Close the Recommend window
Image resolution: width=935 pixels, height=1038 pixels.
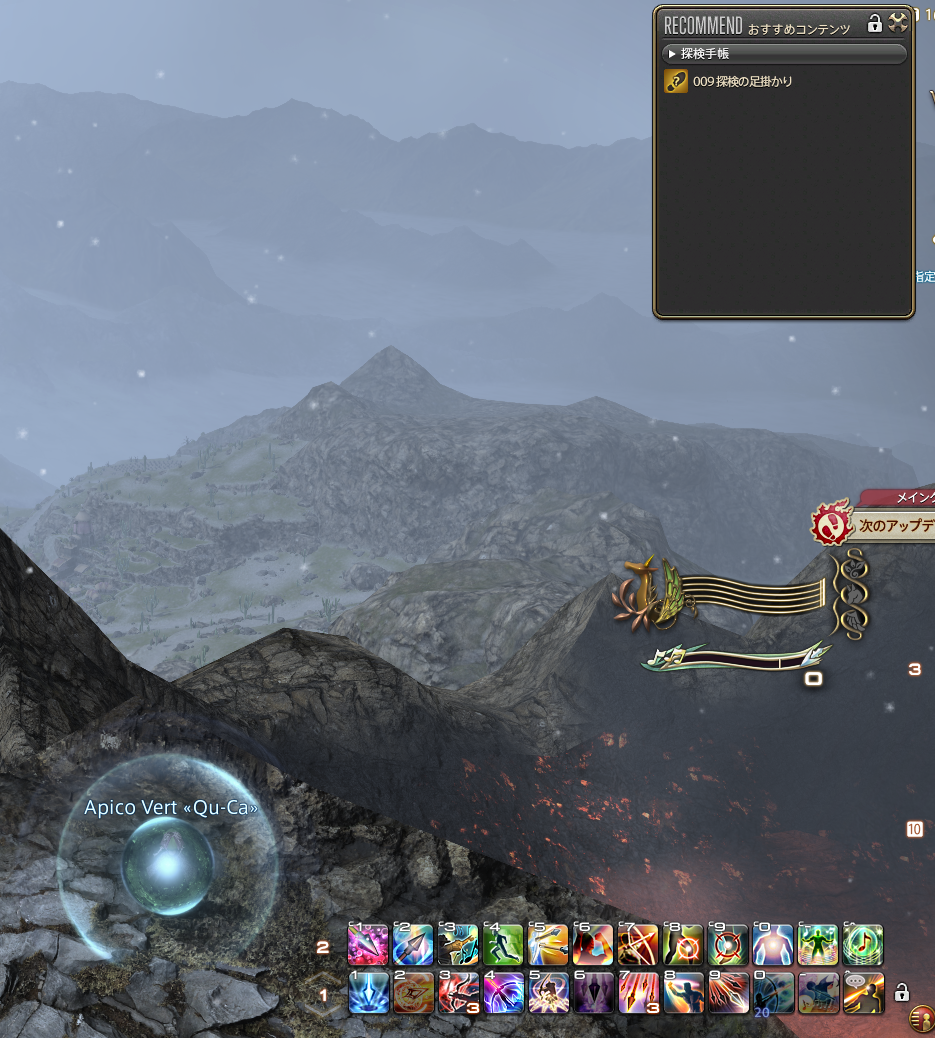(897, 23)
